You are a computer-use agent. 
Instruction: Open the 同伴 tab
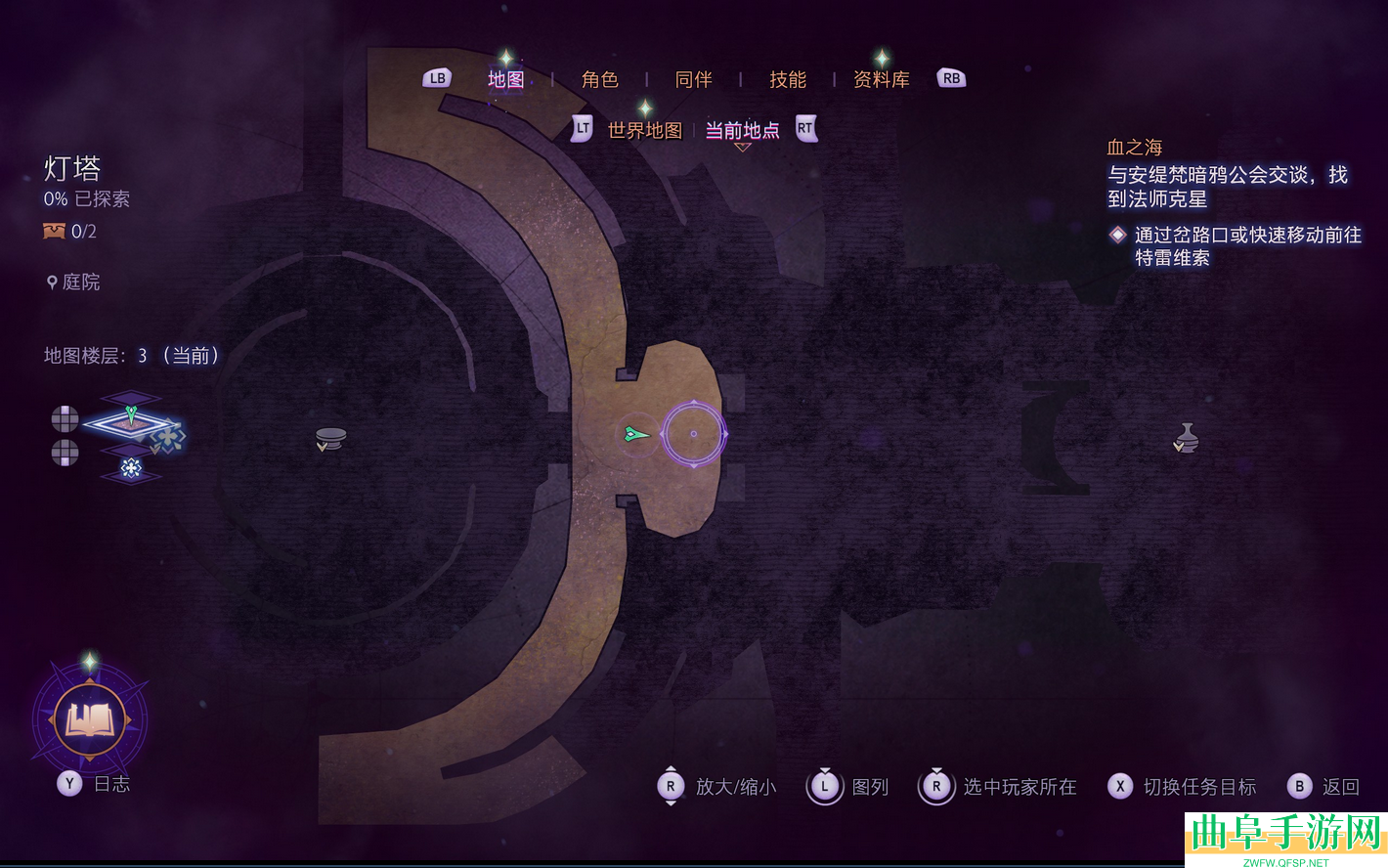click(693, 79)
